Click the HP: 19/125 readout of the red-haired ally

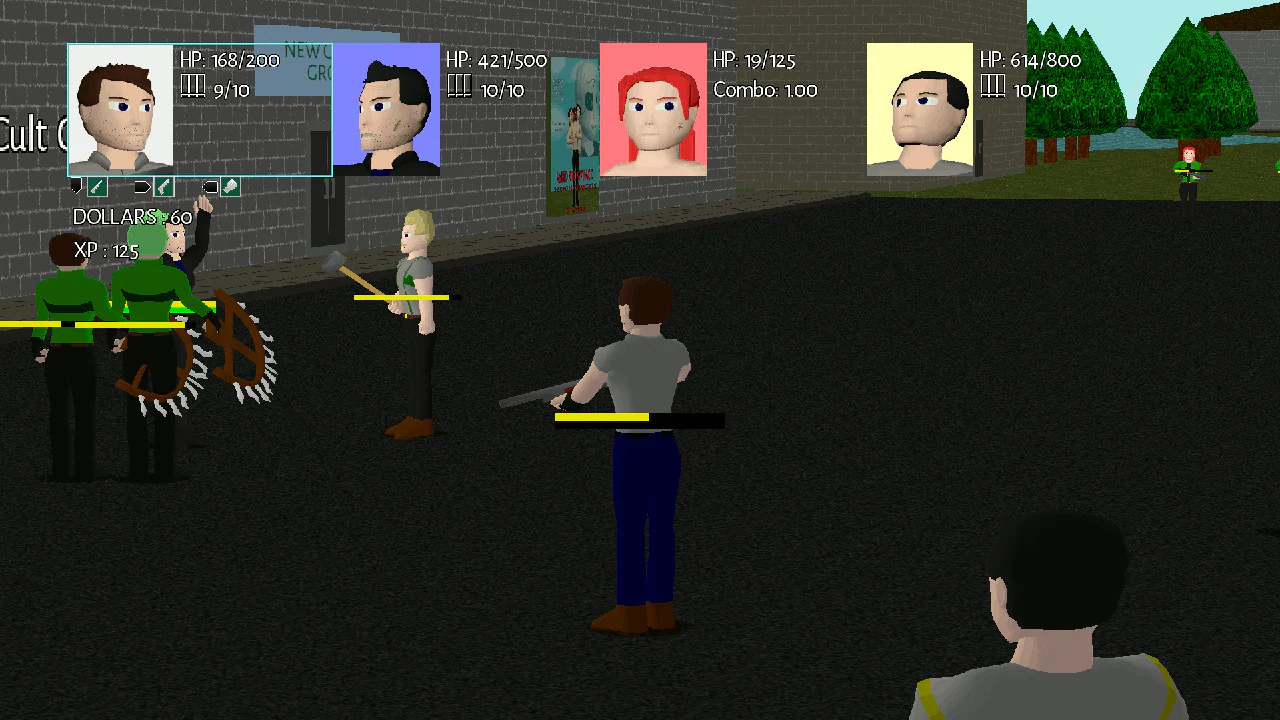point(752,60)
